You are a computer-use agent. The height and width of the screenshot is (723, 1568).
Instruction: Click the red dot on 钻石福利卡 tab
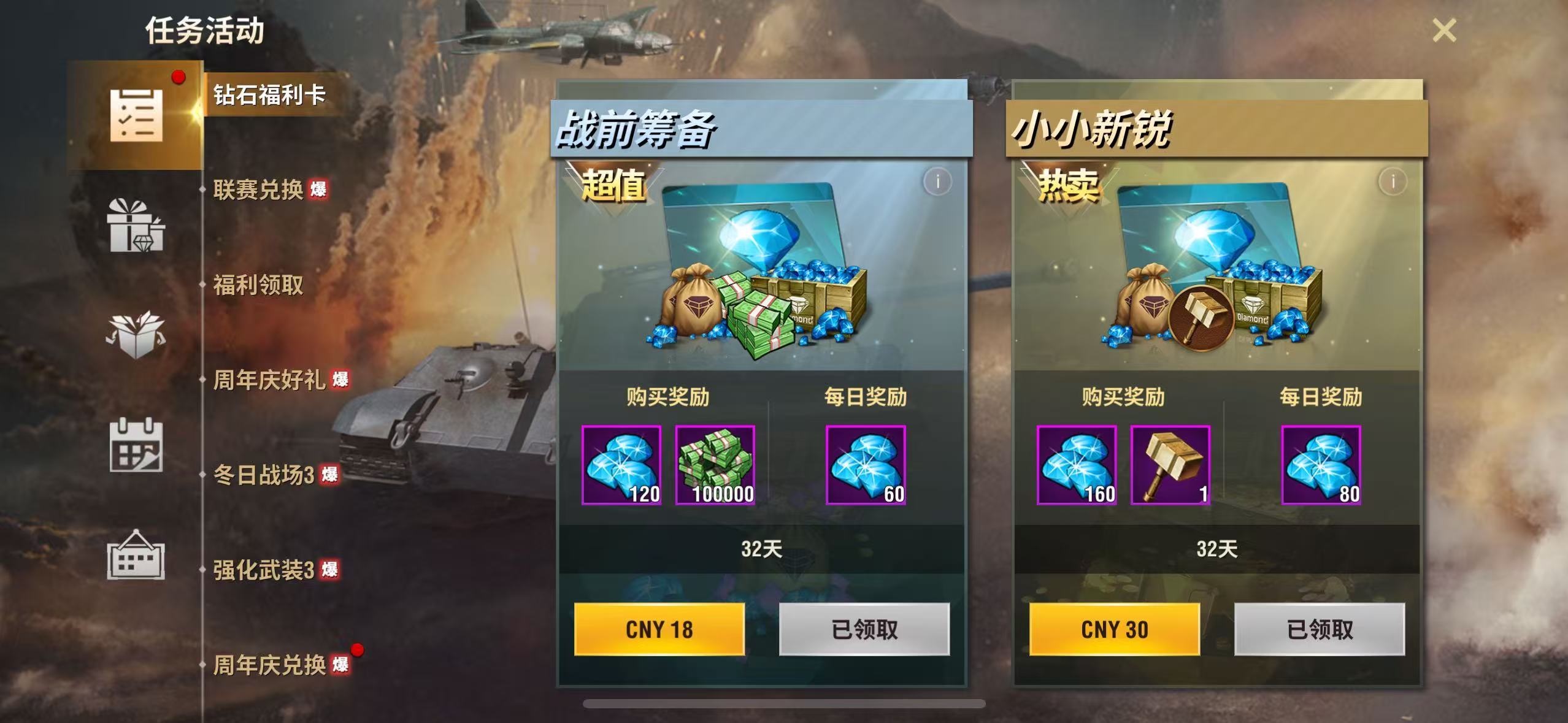[178, 78]
